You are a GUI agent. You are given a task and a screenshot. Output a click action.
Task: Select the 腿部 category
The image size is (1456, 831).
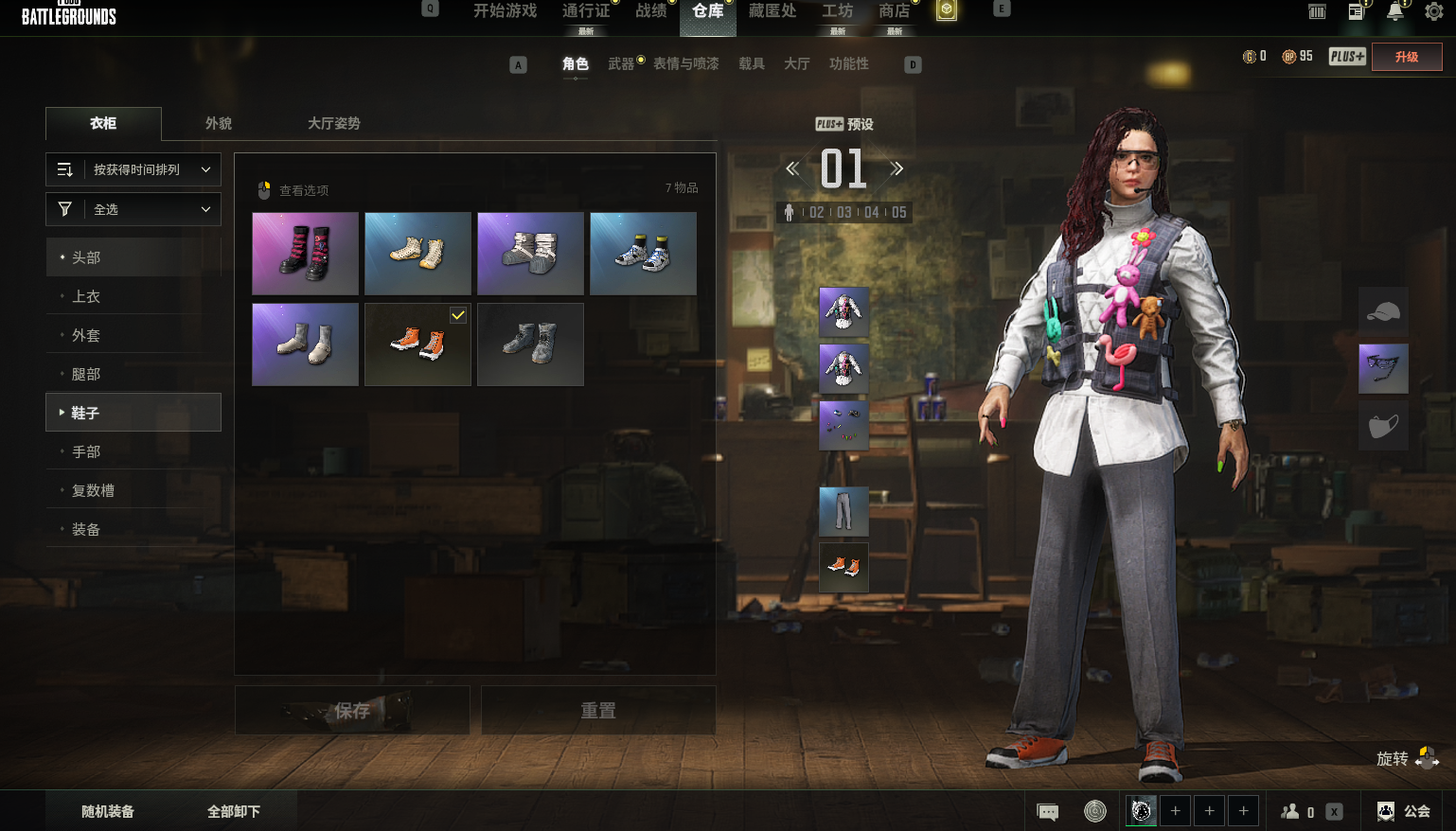pyautogui.click(x=86, y=374)
